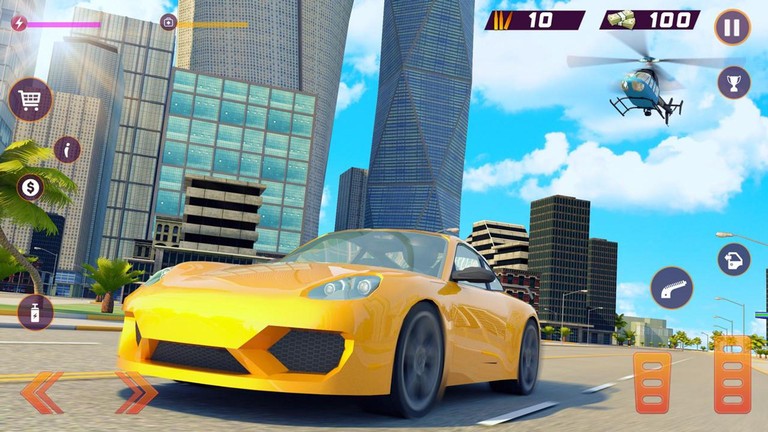This screenshot has height=432, width=768.
Task: Open the trophy achievements
Action: click(x=733, y=82)
